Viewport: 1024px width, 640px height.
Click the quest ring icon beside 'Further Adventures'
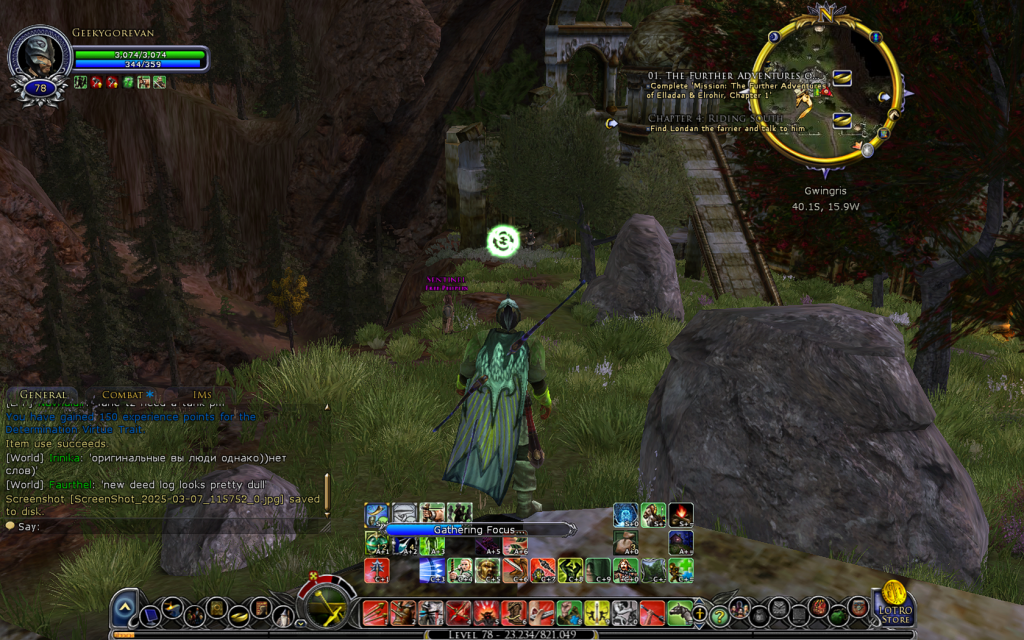[x=841, y=77]
